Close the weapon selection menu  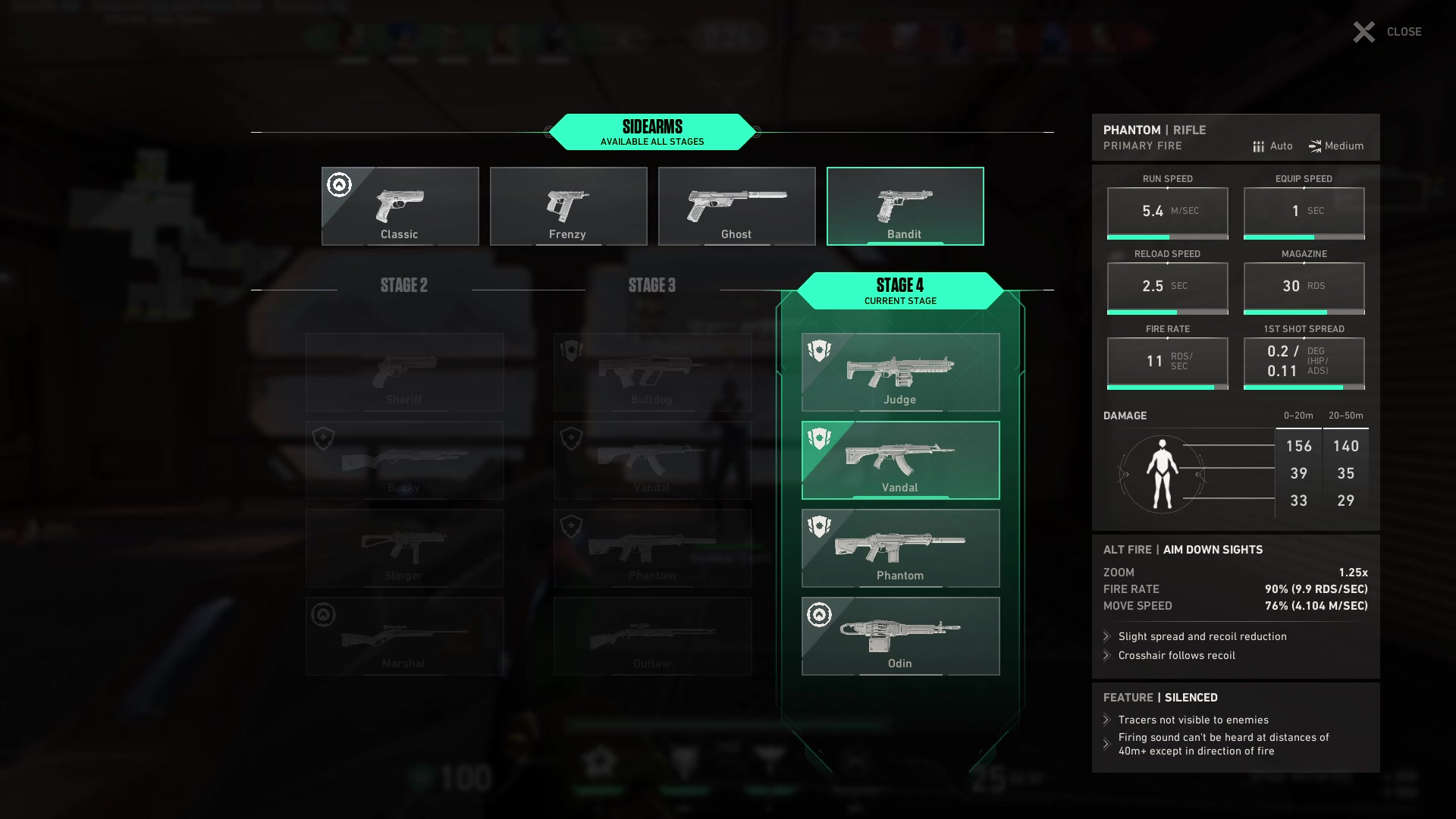tap(1387, 32)
